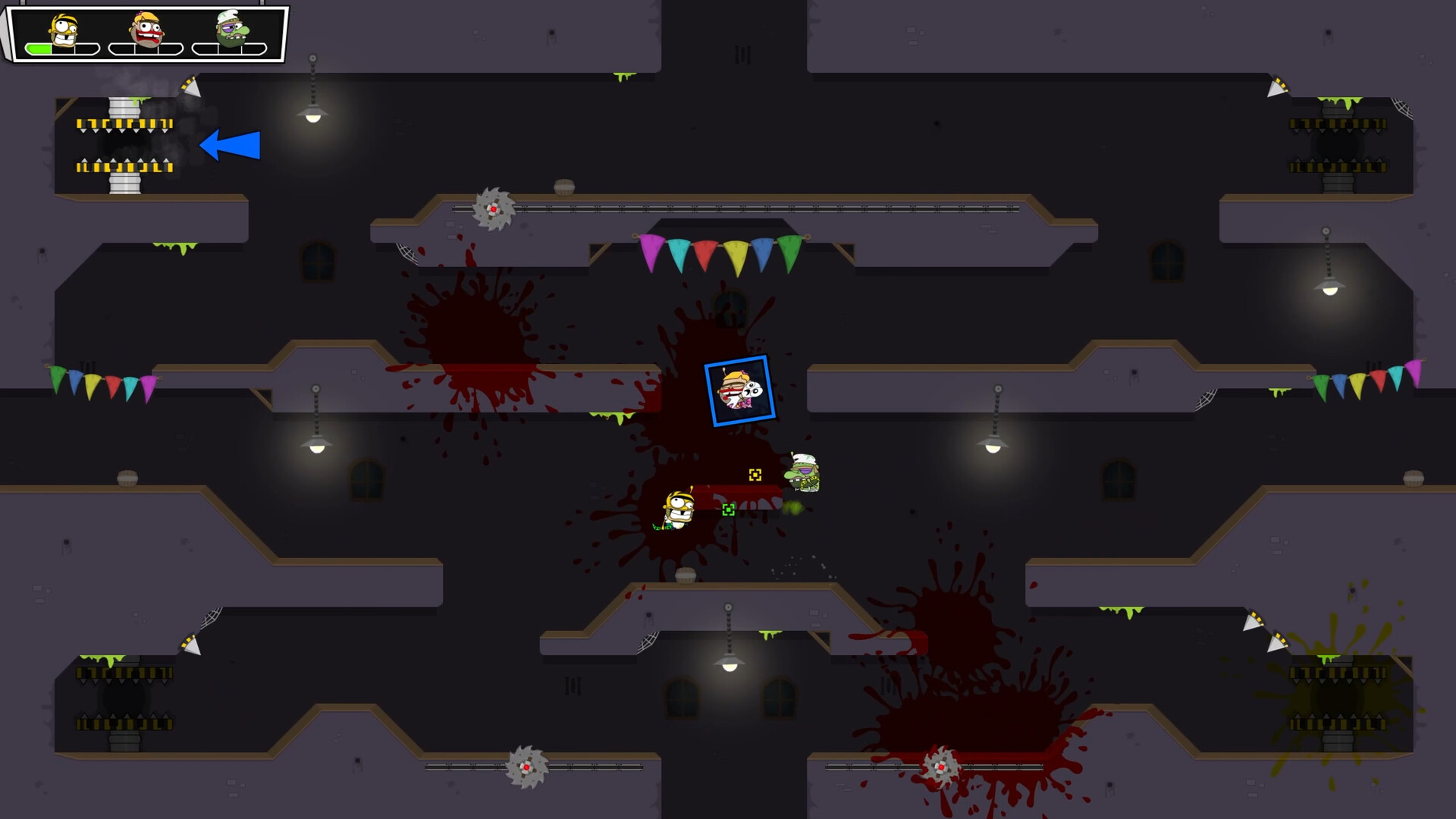Toggle the lamp at the bottom center
The image size is (1456, 819).
[x=728, y=667]
